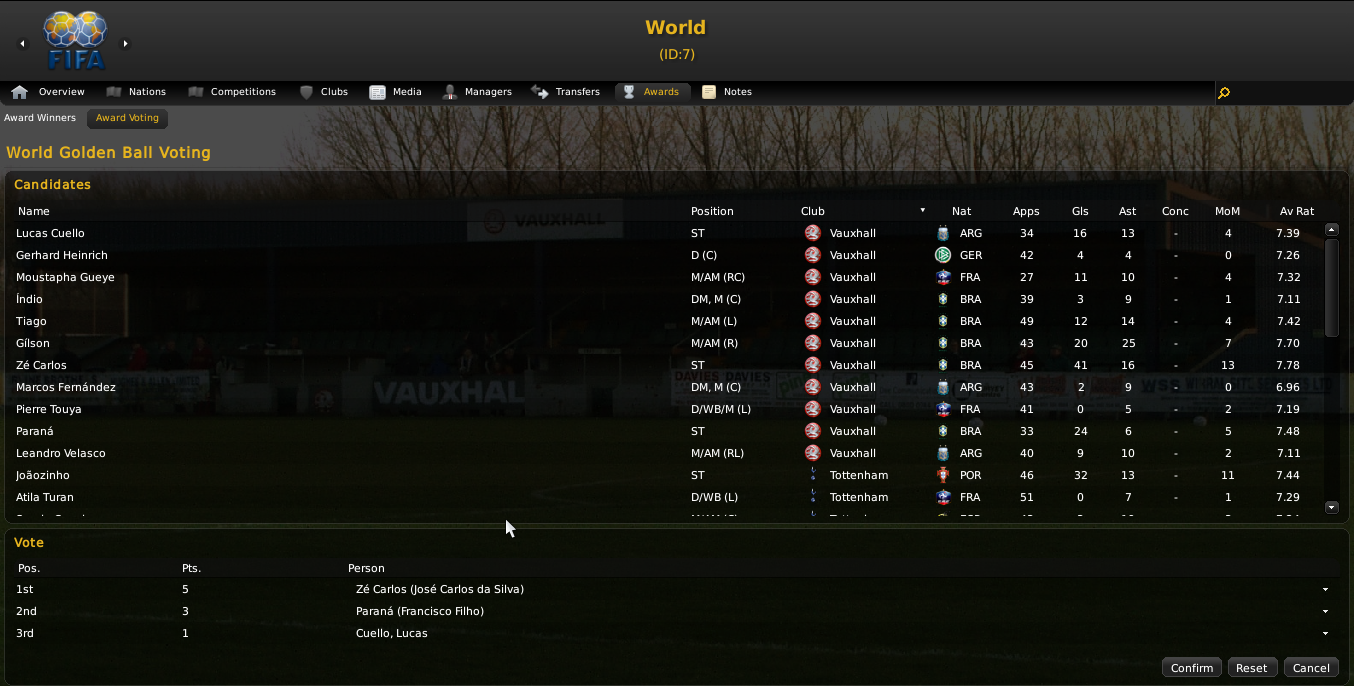Switch to the Transfers tab
Viewport: 1354px width, 686px height.
[x=566, y=92]
